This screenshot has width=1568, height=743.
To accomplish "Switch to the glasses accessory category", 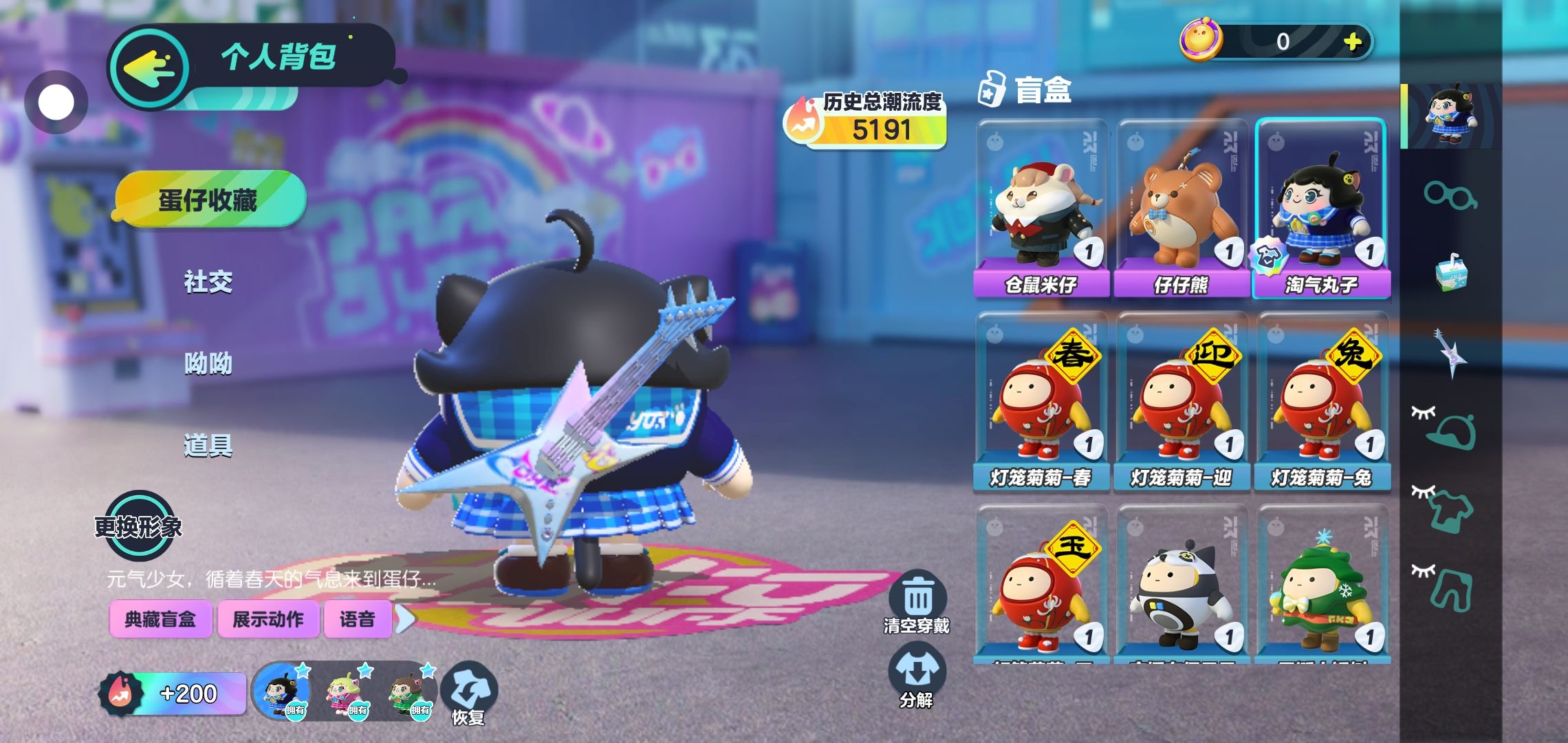I will pos(1450,195).
